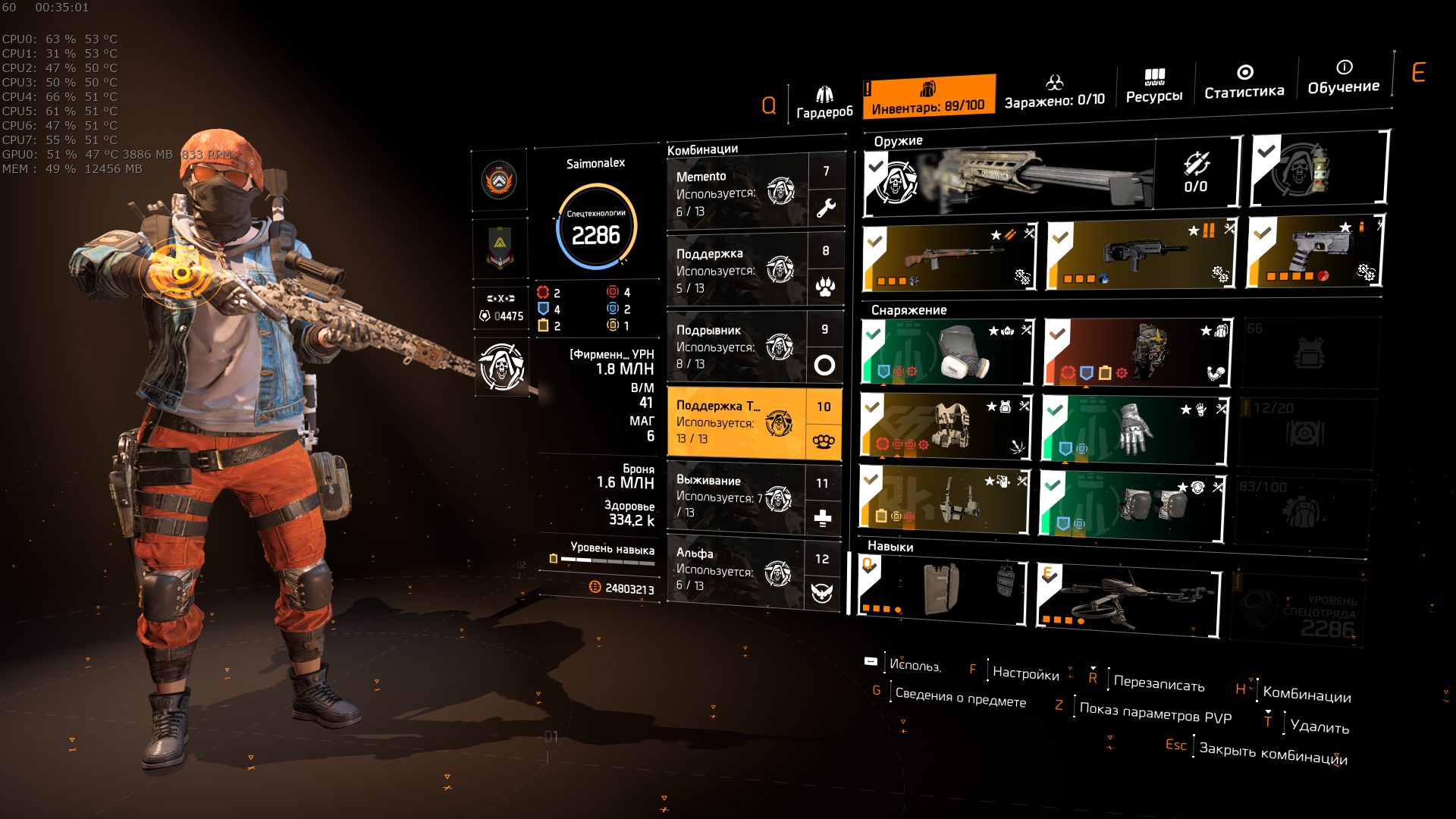The height and width of the screenshot is (819, 1456).
Task: Select the chest vest gear slot
Action: tap(946, 427)
